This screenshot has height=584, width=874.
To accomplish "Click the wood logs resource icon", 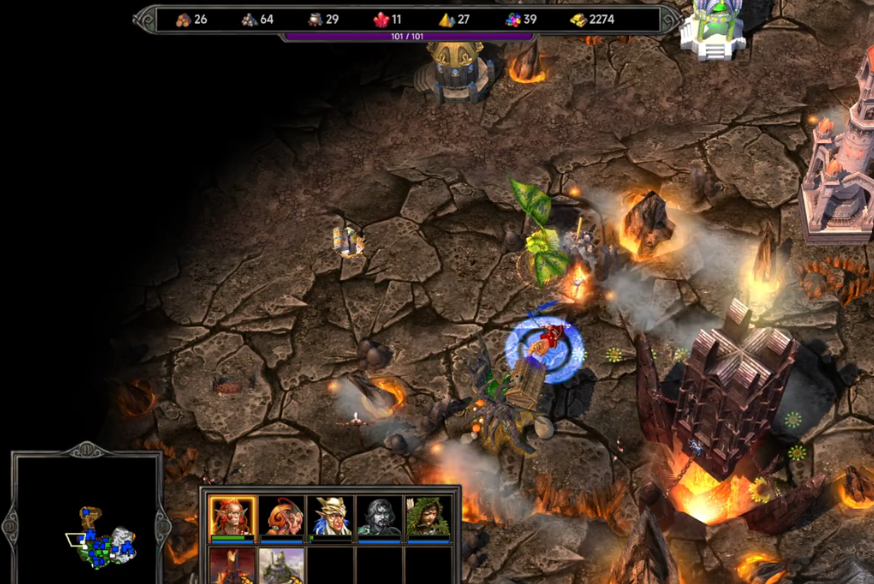I will [183, 19].
